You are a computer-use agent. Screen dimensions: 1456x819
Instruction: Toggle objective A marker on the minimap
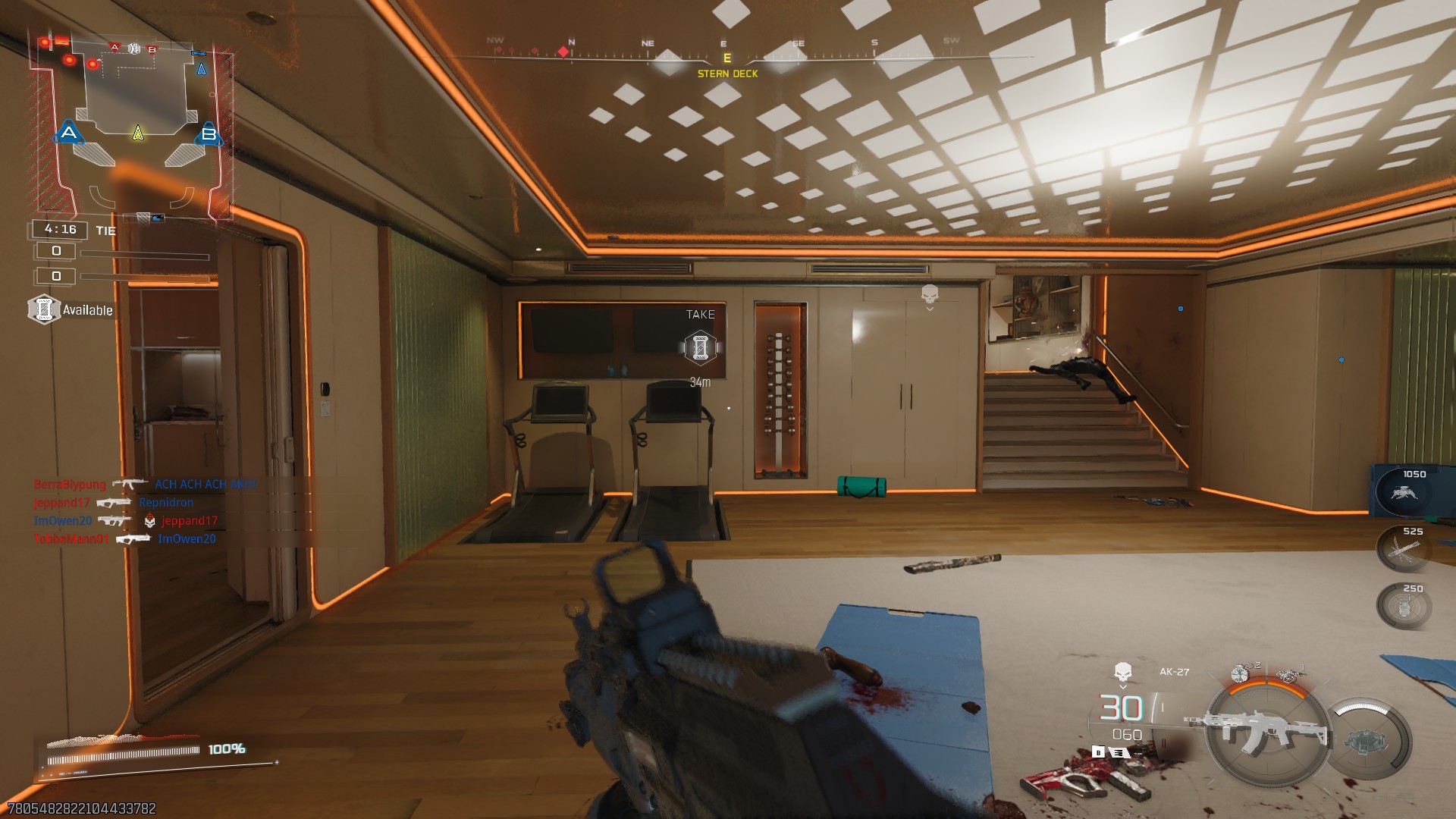point(69,132)
